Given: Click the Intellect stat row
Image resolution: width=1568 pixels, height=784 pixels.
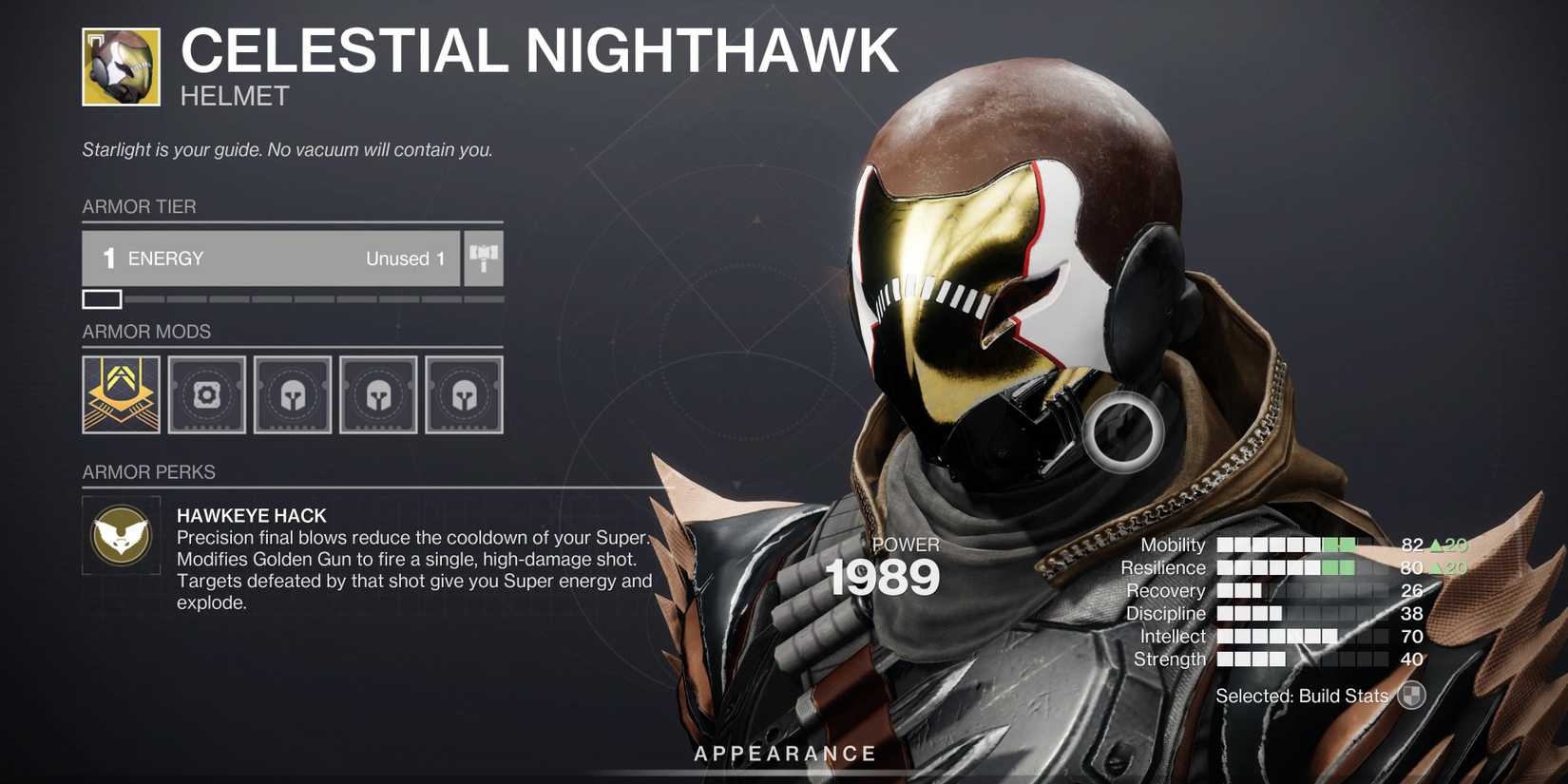Looking at the screenshot, I should (1297, 636).
